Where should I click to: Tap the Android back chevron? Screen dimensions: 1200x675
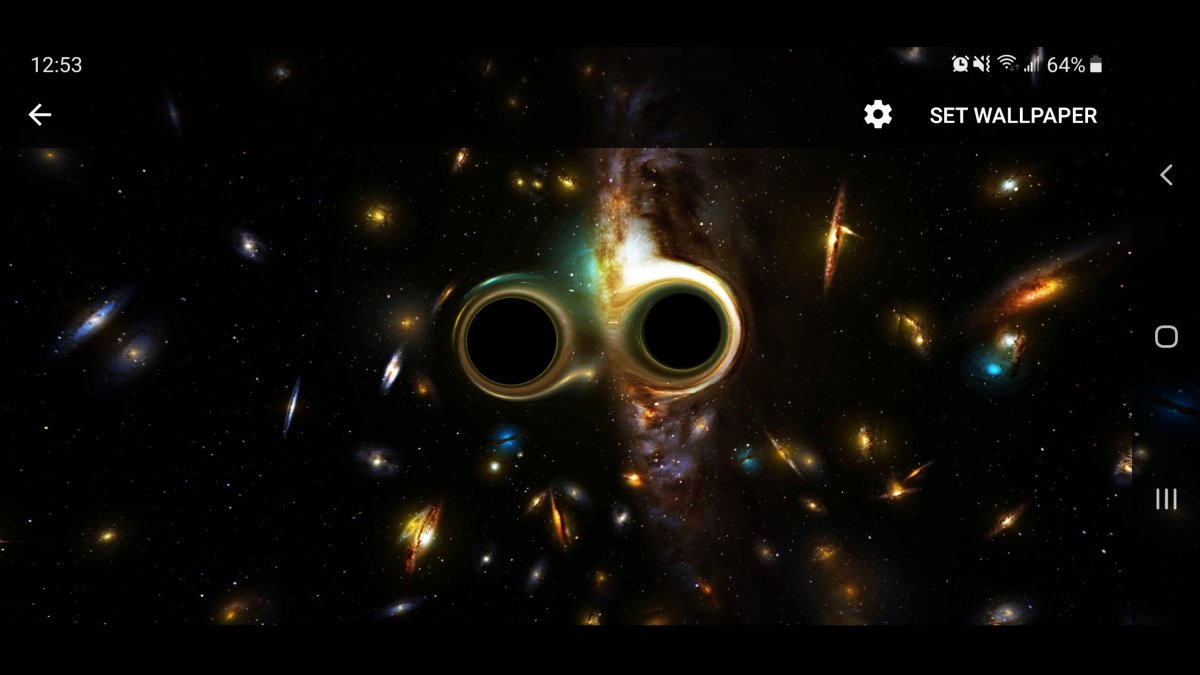pyautogui.click(x=1166, y=175)
